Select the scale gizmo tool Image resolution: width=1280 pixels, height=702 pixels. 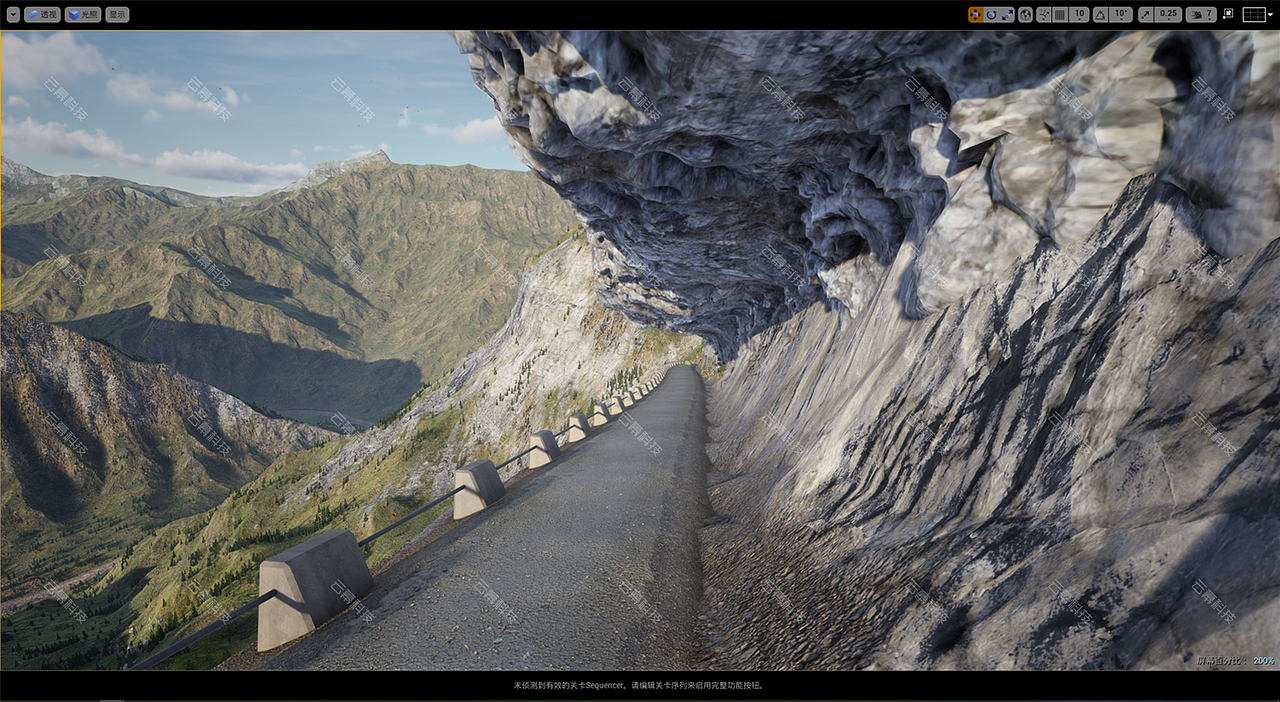1006,15
